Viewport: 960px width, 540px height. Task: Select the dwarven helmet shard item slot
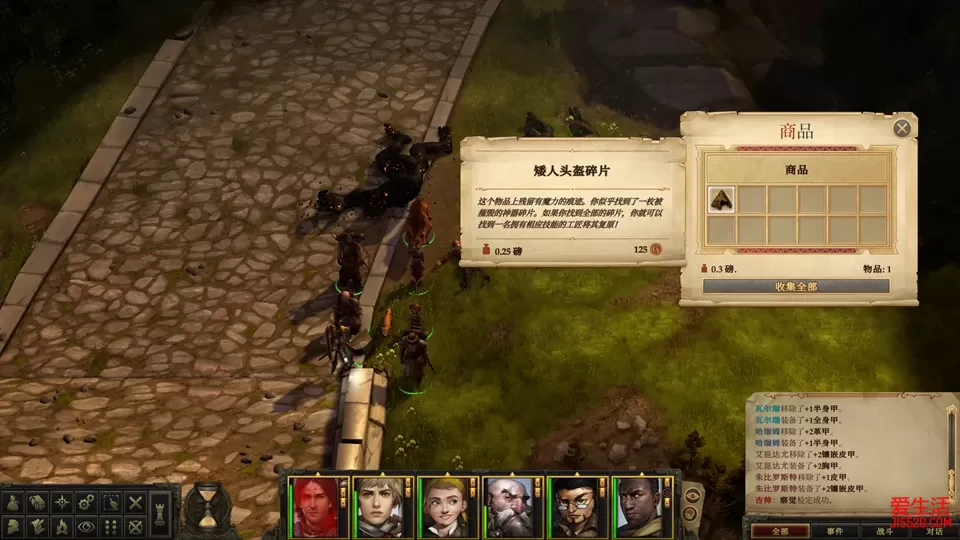pos(721,199)
